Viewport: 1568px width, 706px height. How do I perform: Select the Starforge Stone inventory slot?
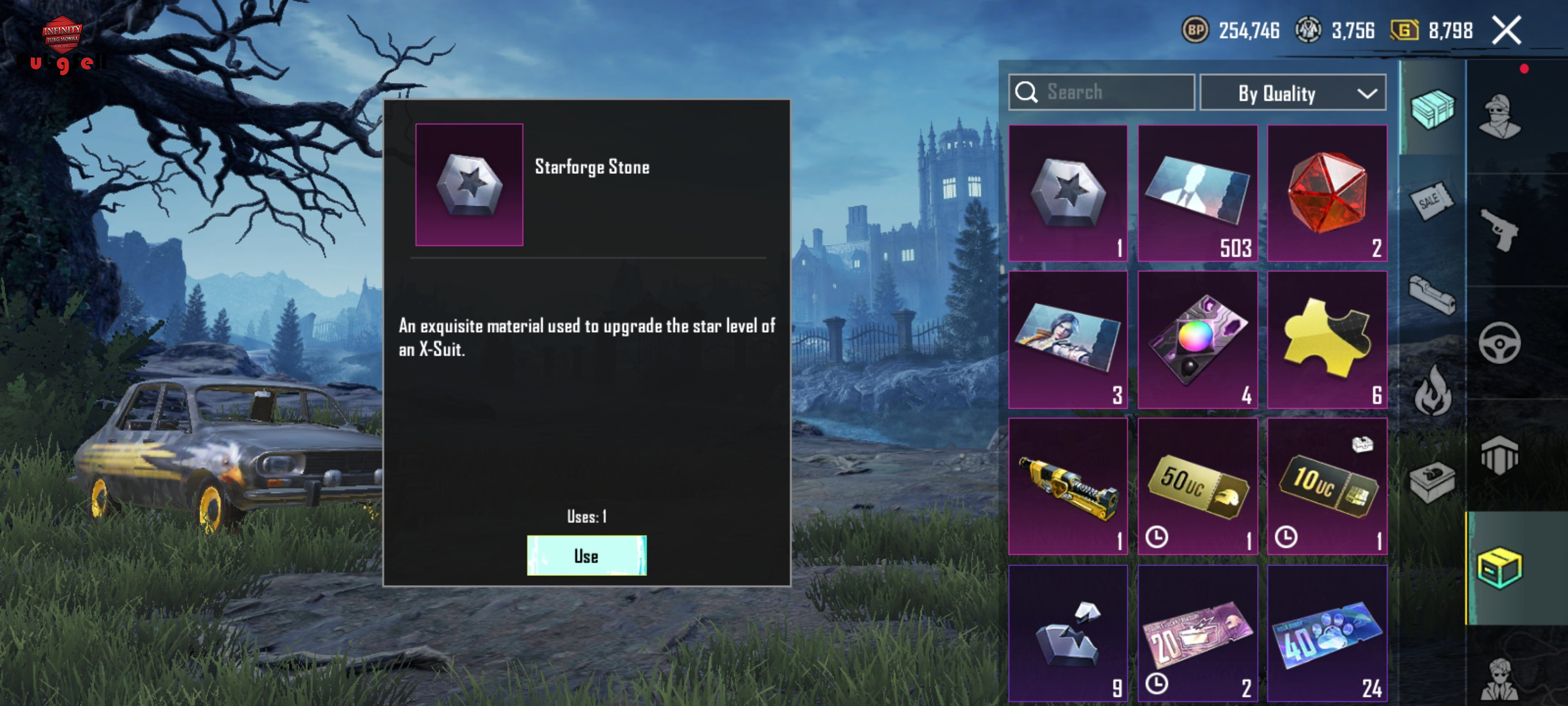tap(1068, 193)
